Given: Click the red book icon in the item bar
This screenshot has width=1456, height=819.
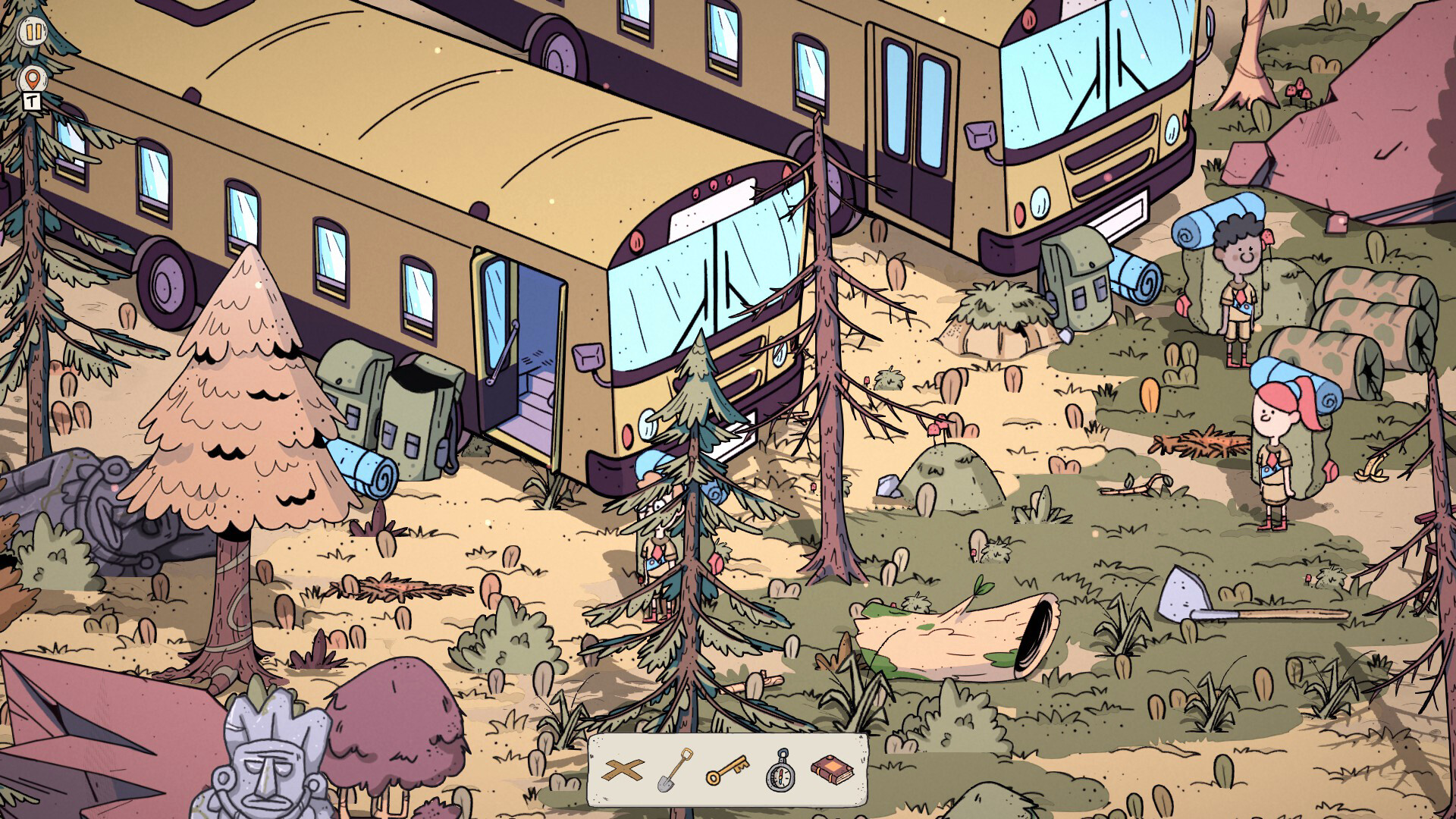Looking at the screenshot, I should [834, 770].
